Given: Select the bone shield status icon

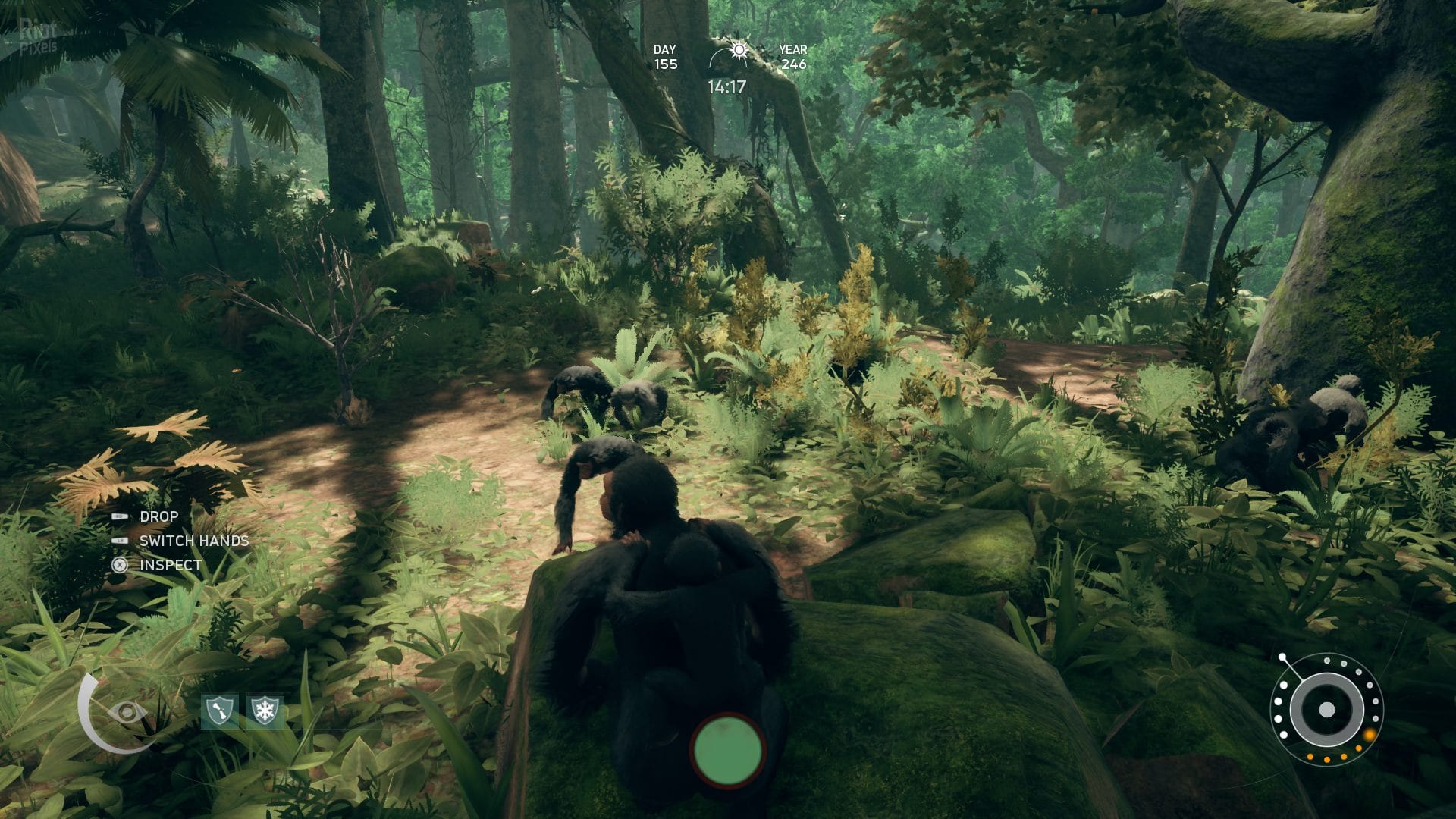Looking at the screenshot, I should pyautogui.click(x=220, y=712).
